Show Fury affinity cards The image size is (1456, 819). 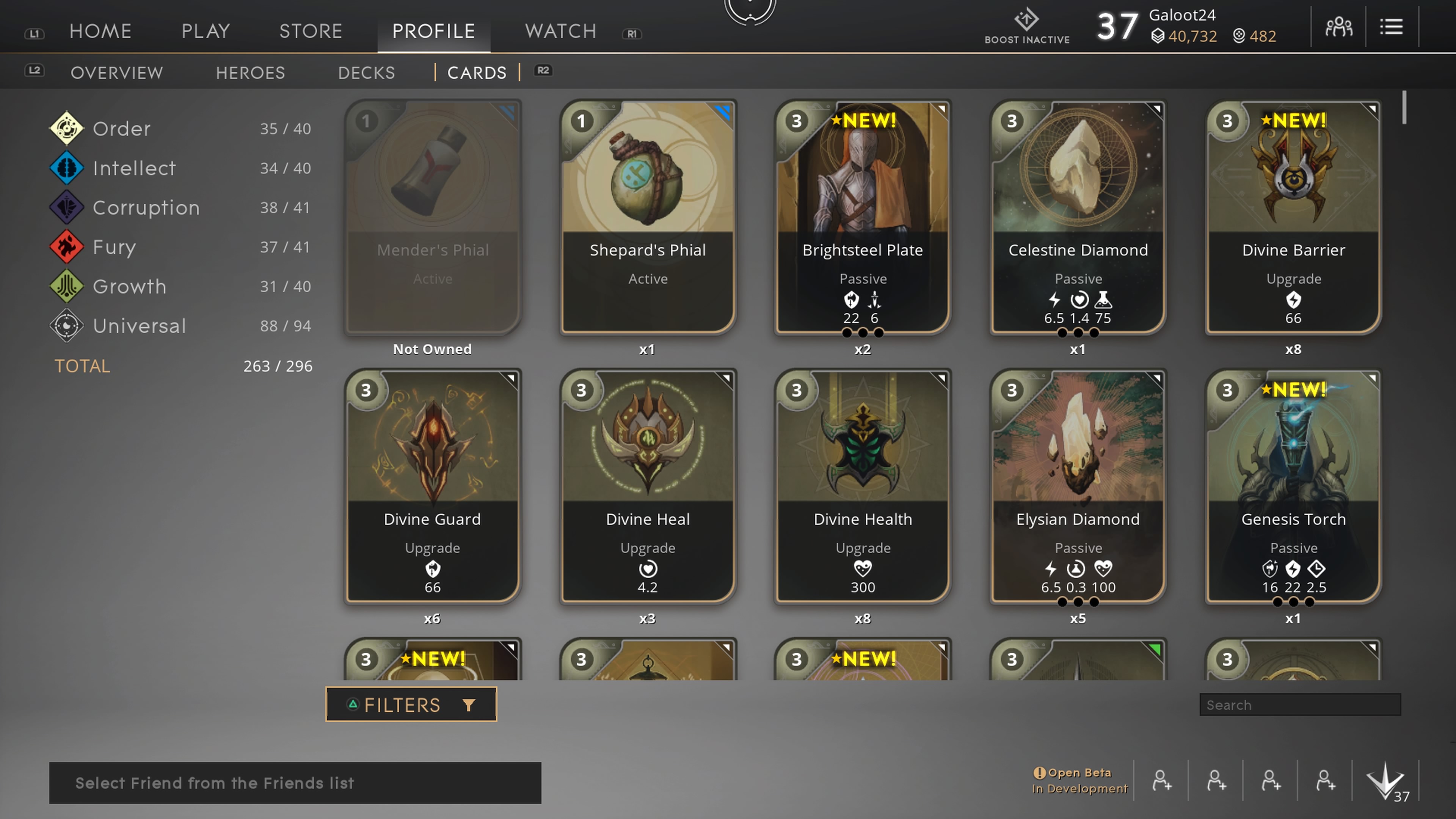[x=114, y=248]
